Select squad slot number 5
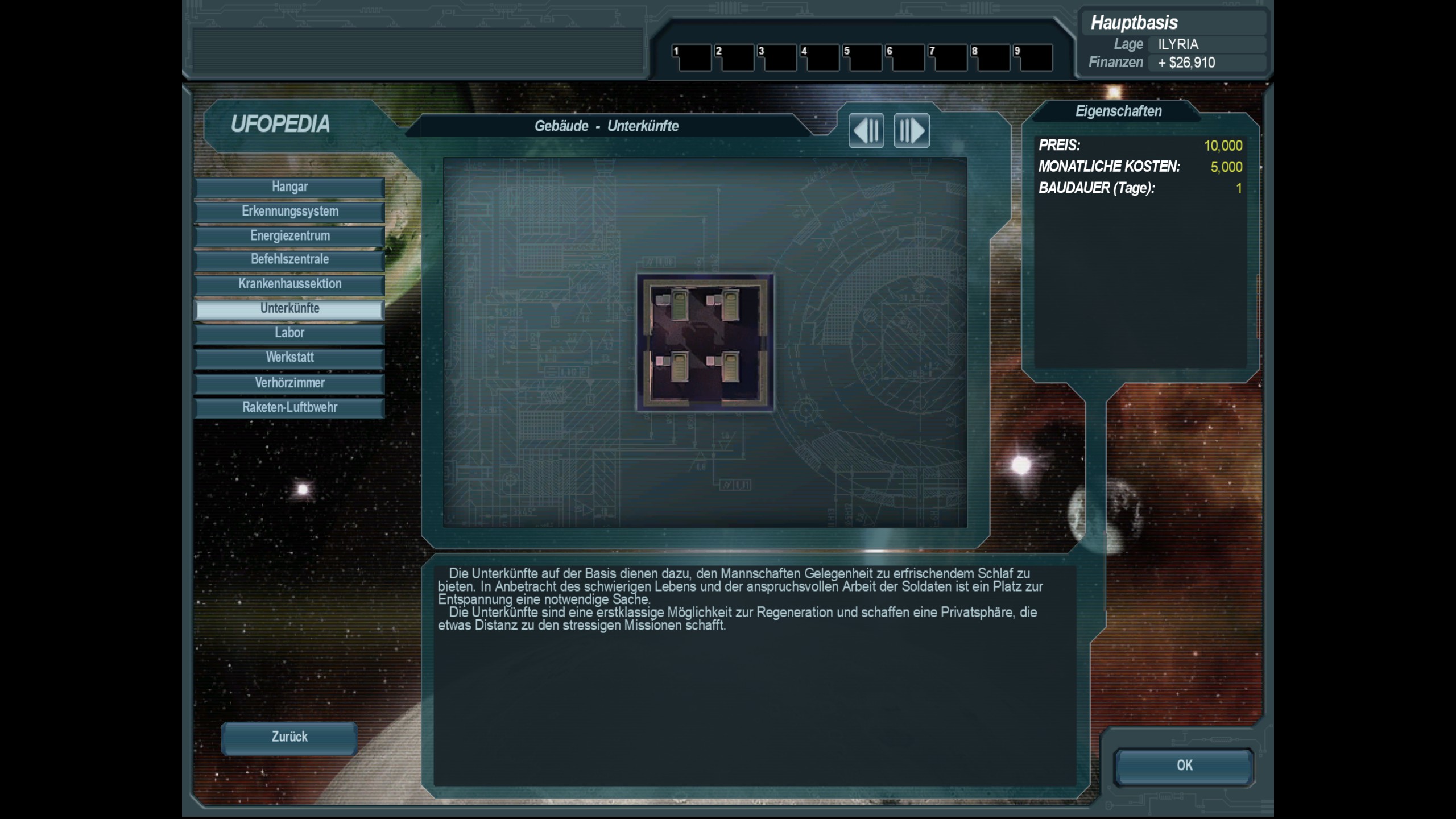Image resolution: width=1456 pixels, height=819 pixels. (862, 57)
